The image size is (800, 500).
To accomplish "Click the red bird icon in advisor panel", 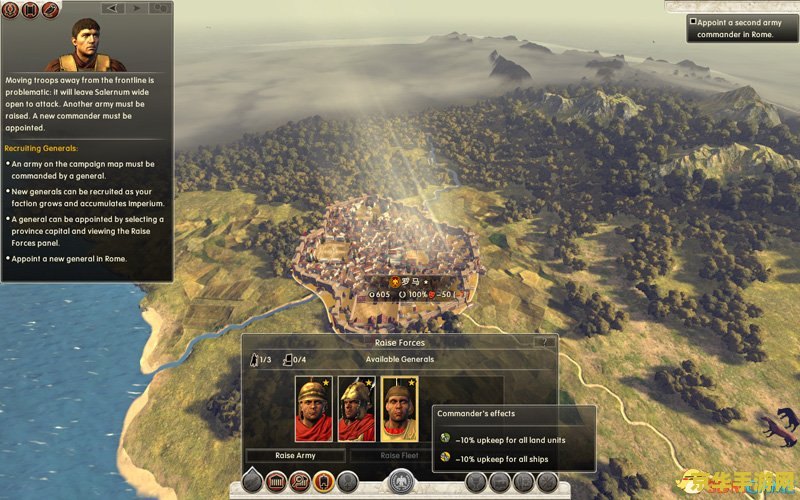I will coord(50,9).
